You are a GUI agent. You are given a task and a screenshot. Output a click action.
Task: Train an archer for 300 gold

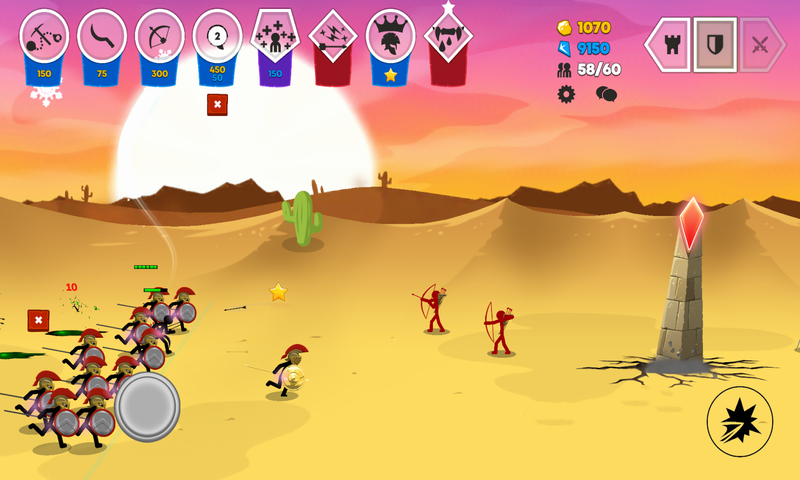[160, 37]
